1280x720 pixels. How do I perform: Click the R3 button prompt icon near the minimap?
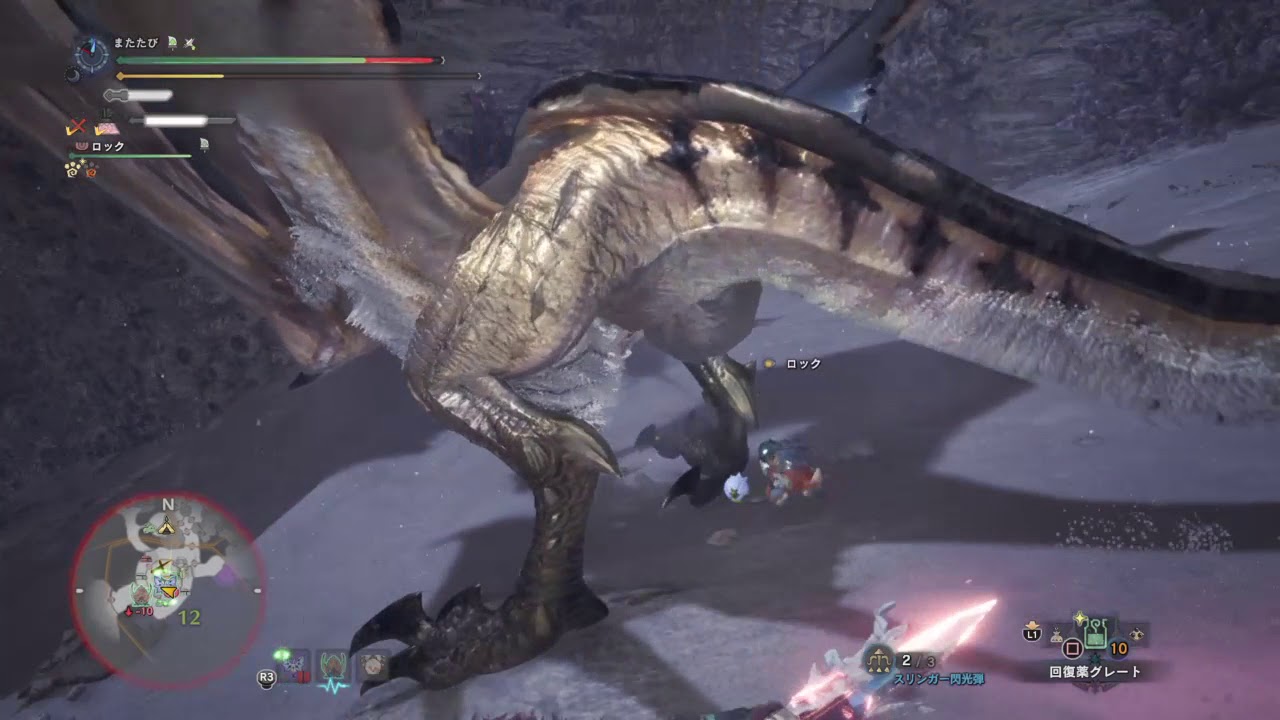click(x=266, y=678)
